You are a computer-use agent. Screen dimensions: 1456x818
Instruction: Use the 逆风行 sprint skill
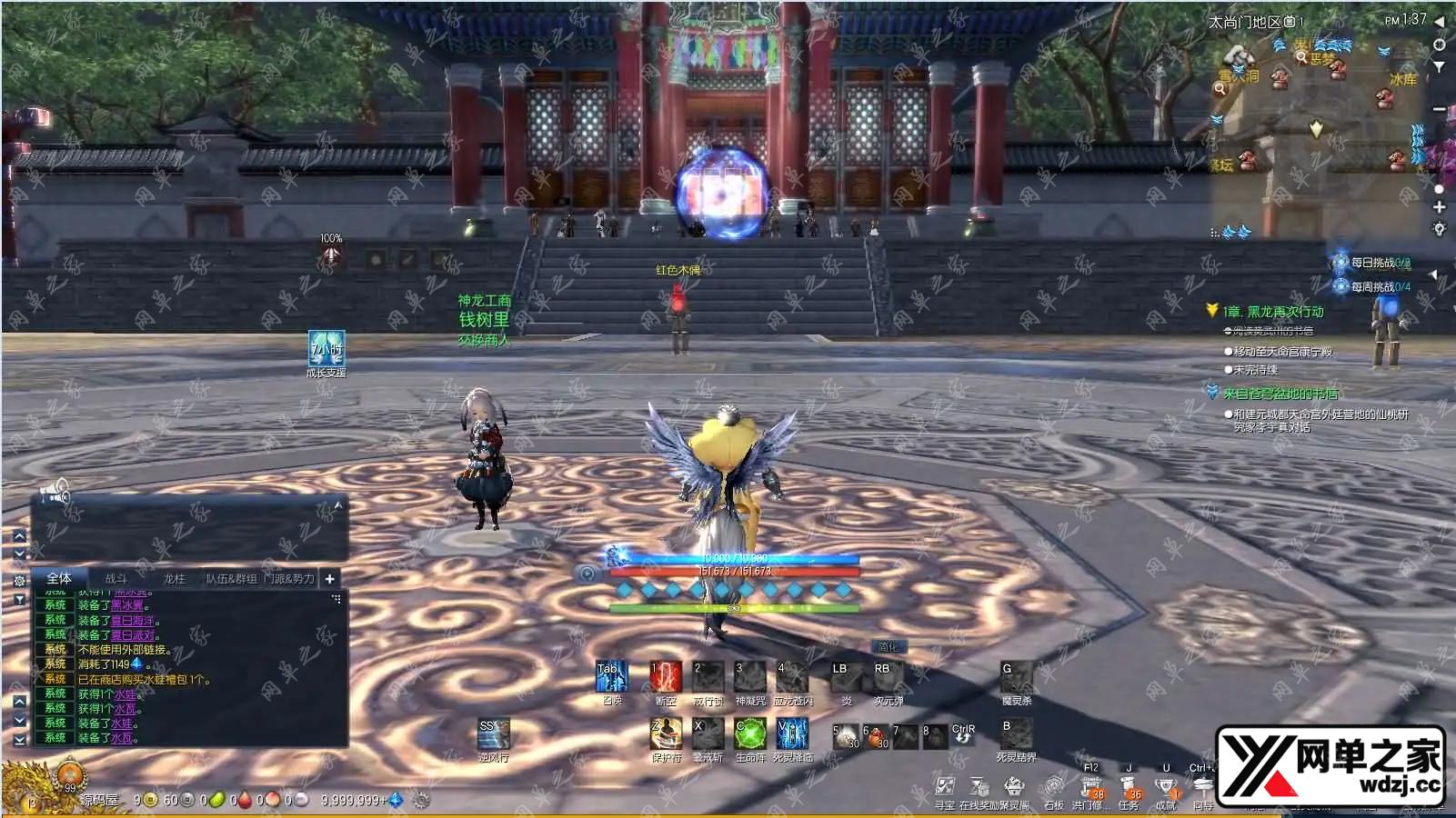(x=494, y=733)
